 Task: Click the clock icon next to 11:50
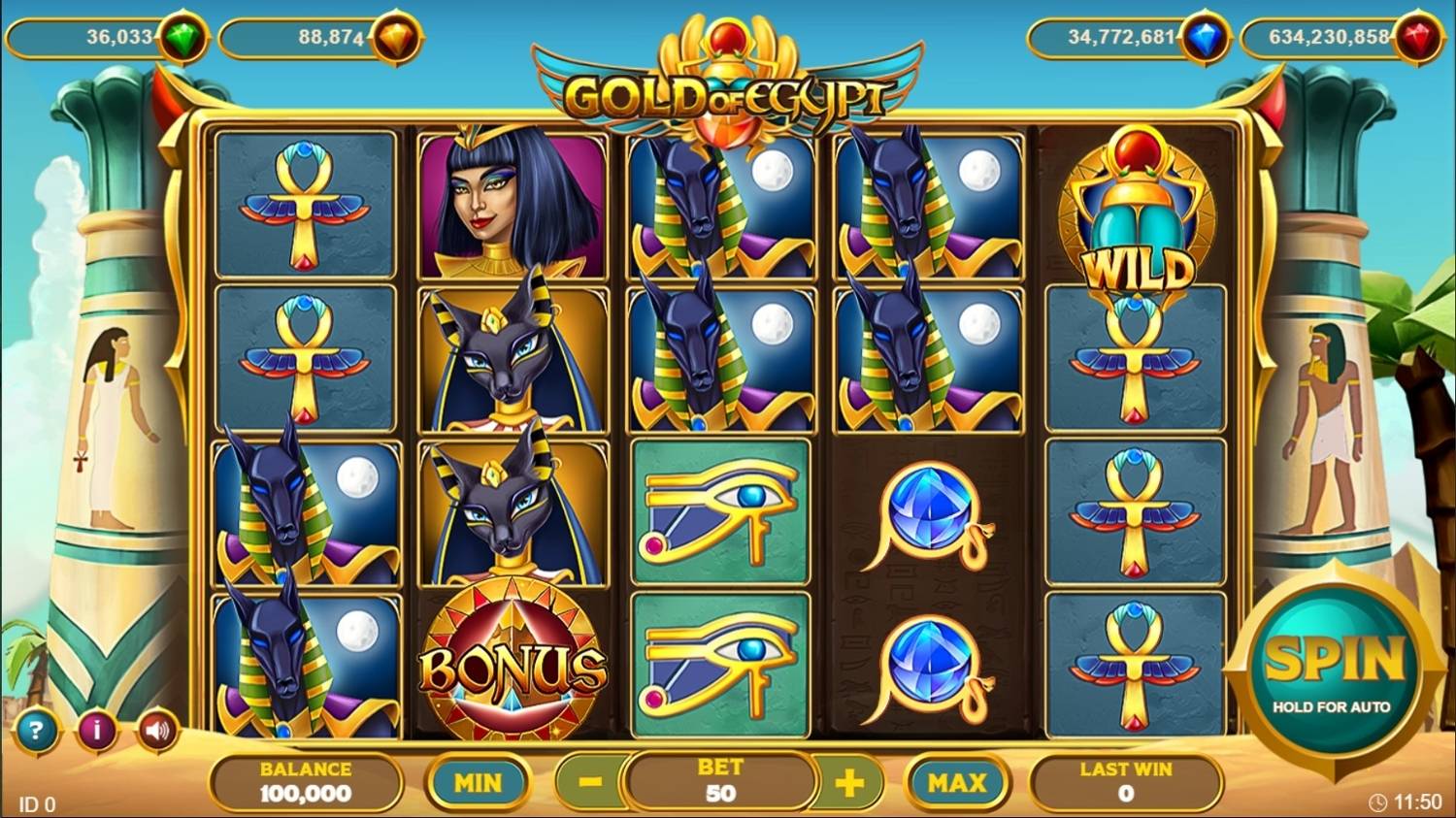[1379, 802]
